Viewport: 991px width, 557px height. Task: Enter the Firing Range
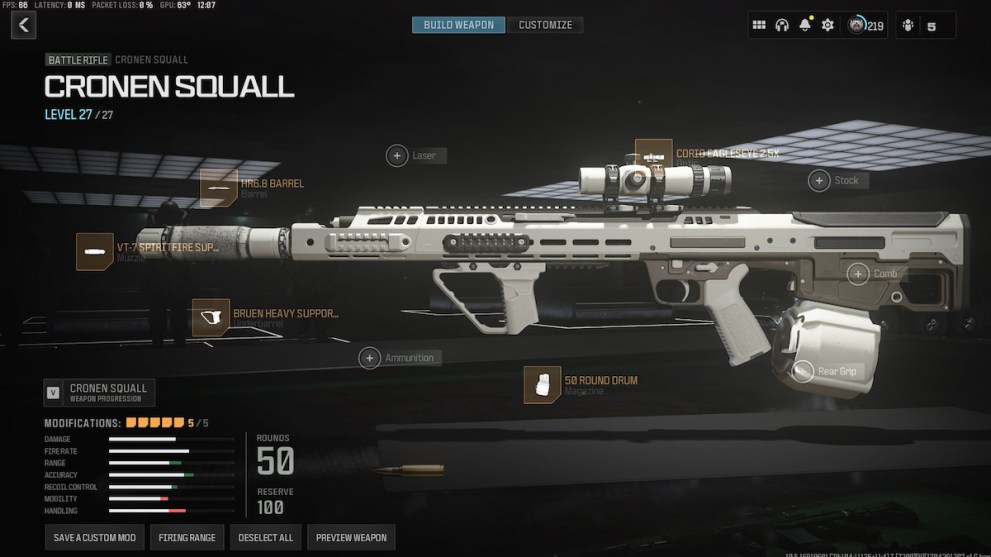pyautogui.click(x=187, y=538)
